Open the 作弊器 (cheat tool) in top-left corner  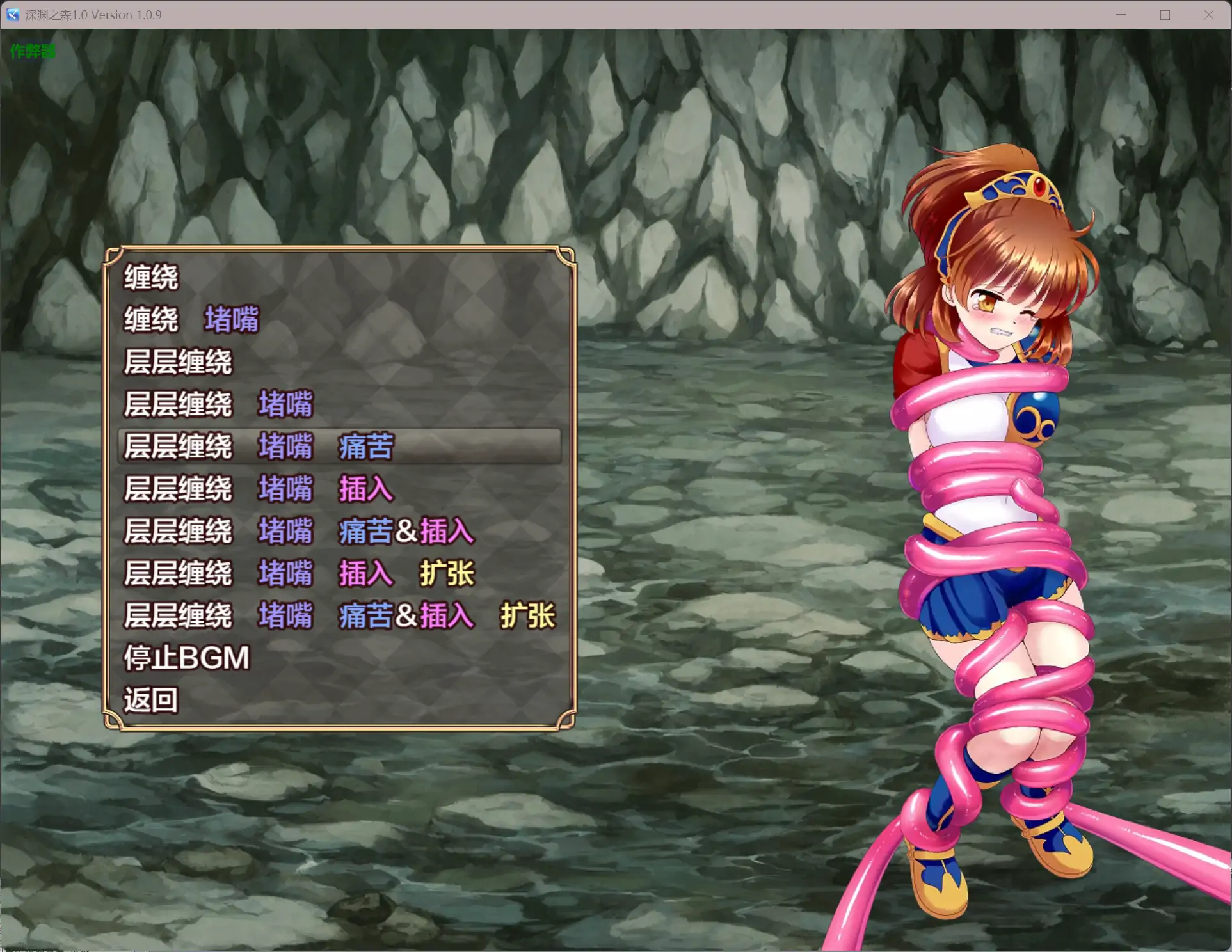32,51
